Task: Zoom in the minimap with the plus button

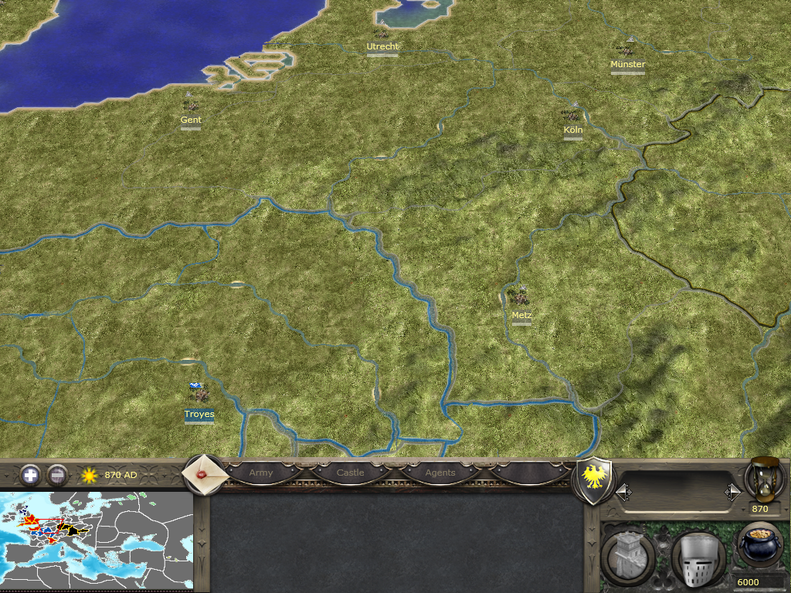Action: tap(31, 475)
